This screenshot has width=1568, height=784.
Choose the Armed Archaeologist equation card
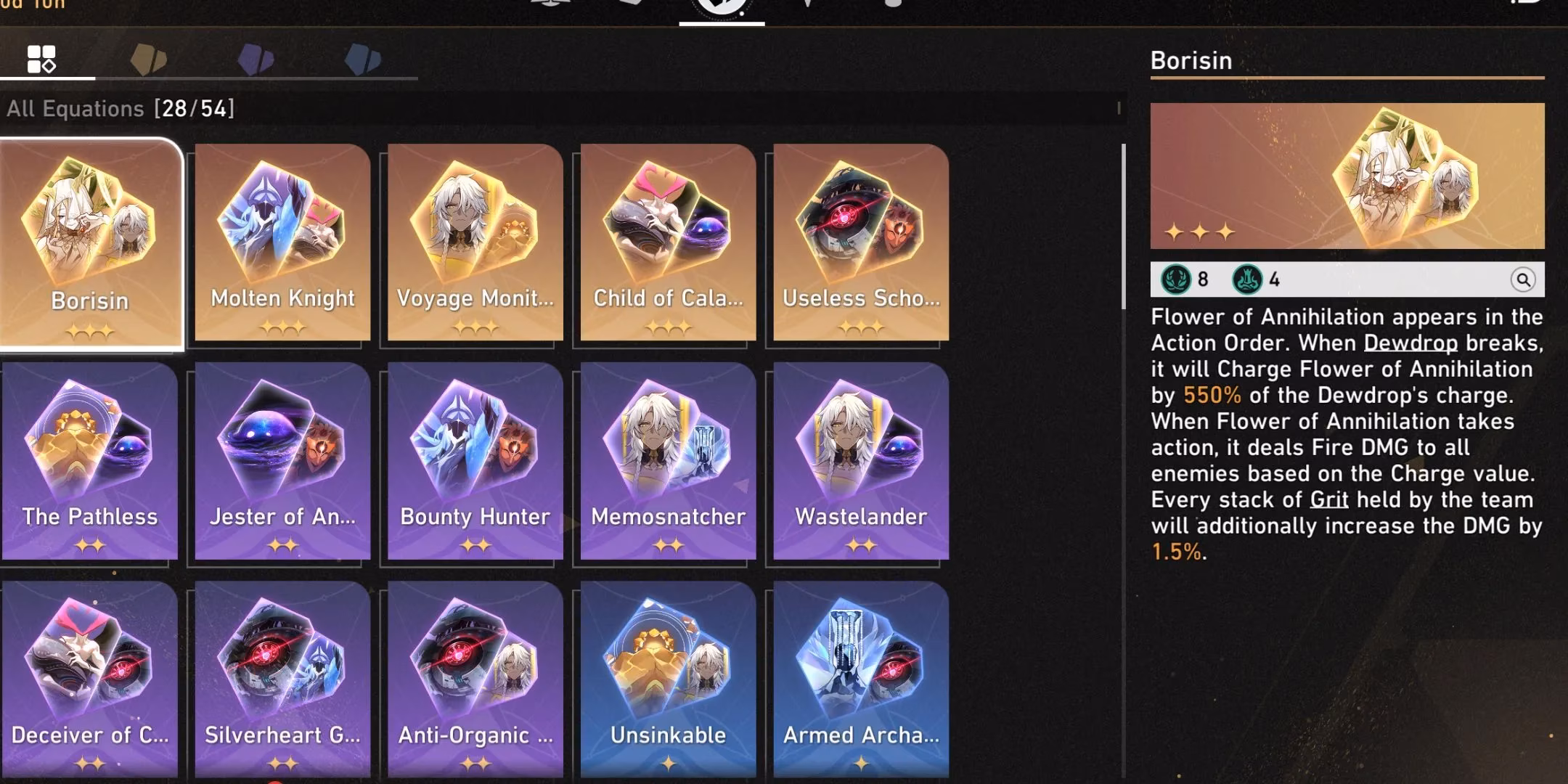(861, 679)
